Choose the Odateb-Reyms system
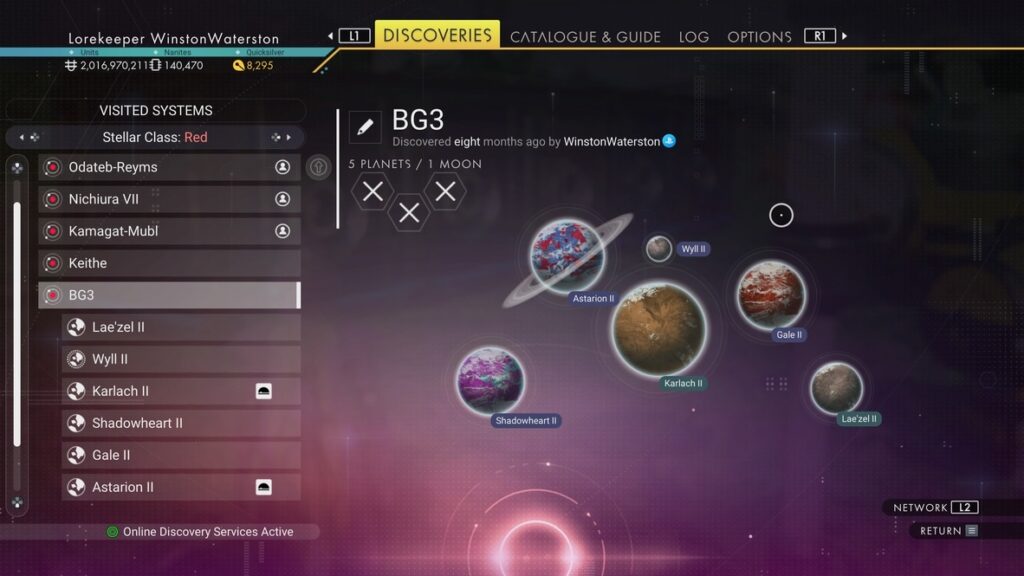 pyautogui.click(x=169, y=167)
